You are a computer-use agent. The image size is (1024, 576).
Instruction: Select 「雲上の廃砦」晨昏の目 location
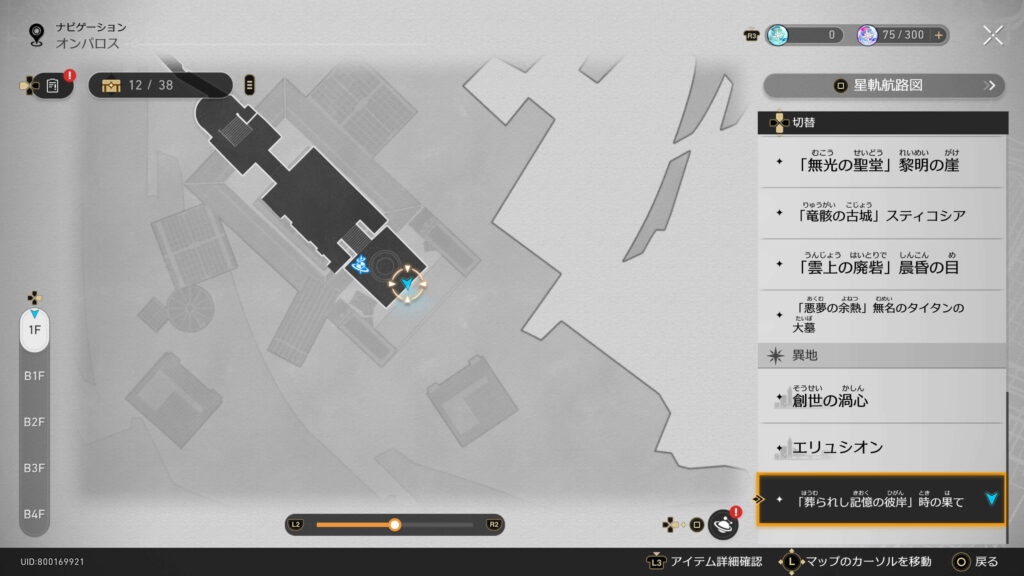882,265
